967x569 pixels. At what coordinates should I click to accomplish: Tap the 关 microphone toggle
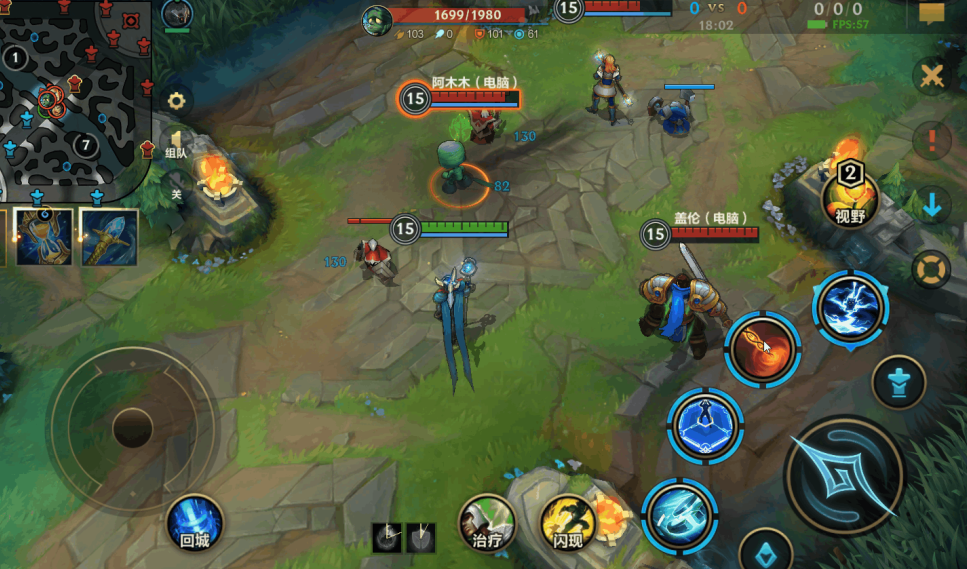pos(176,193)
